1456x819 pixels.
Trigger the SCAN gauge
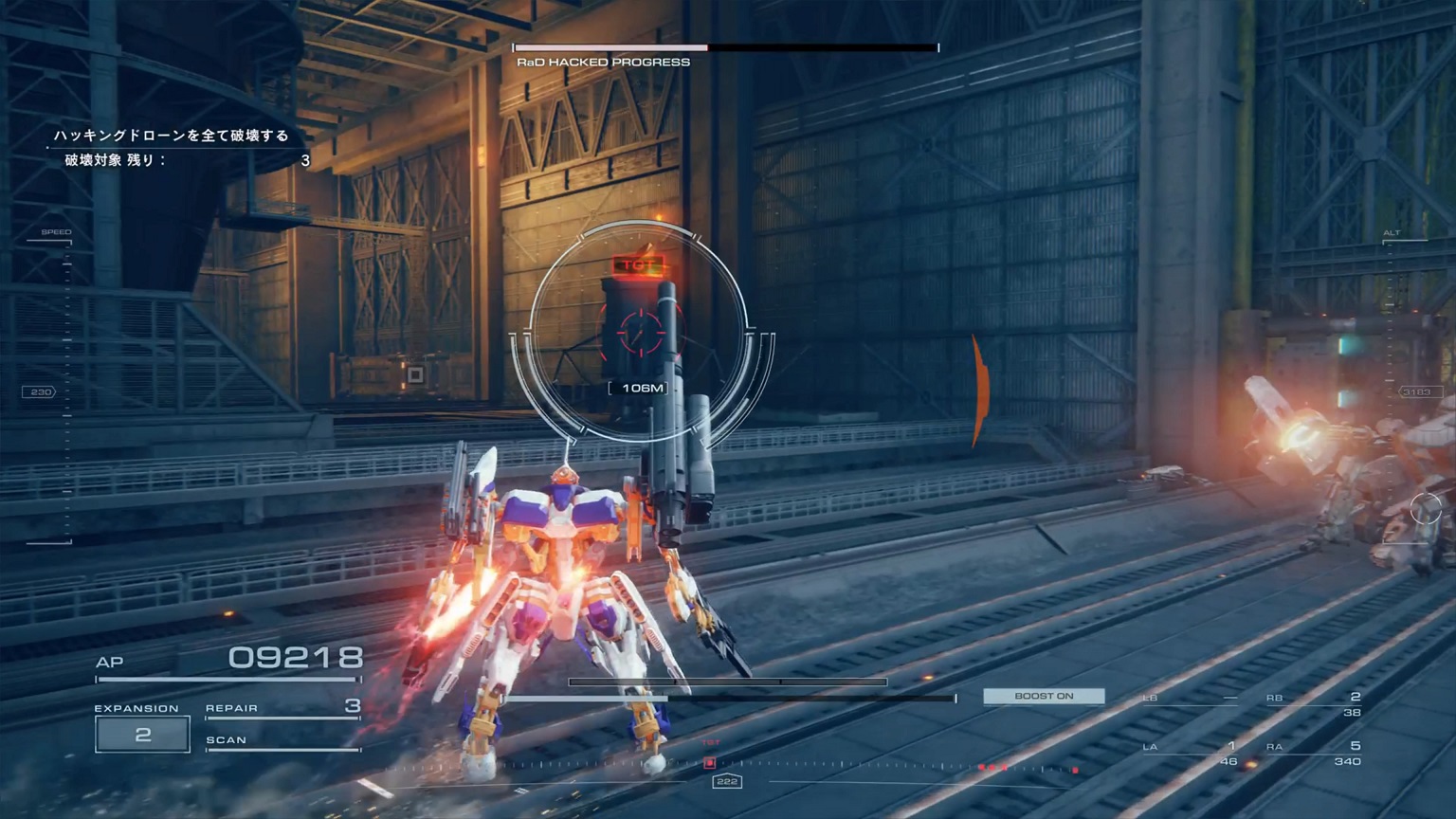click(282, 741)
